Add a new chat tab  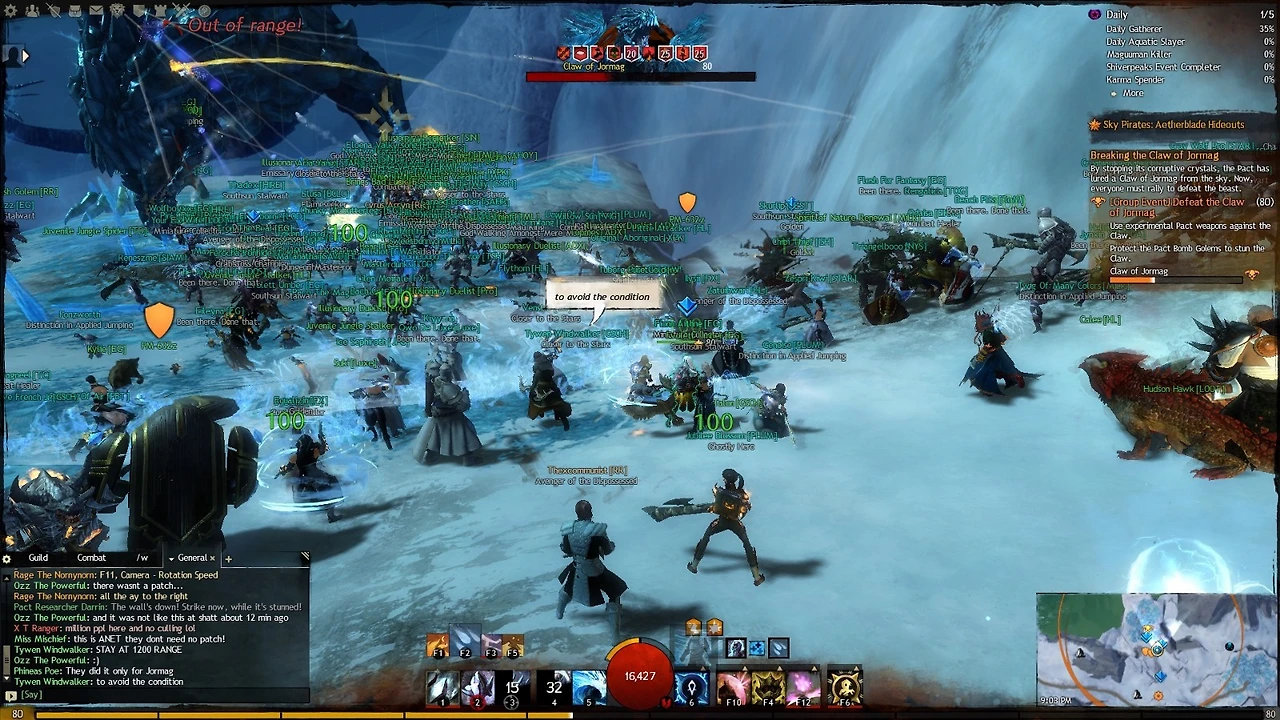[x=228, y=559]
